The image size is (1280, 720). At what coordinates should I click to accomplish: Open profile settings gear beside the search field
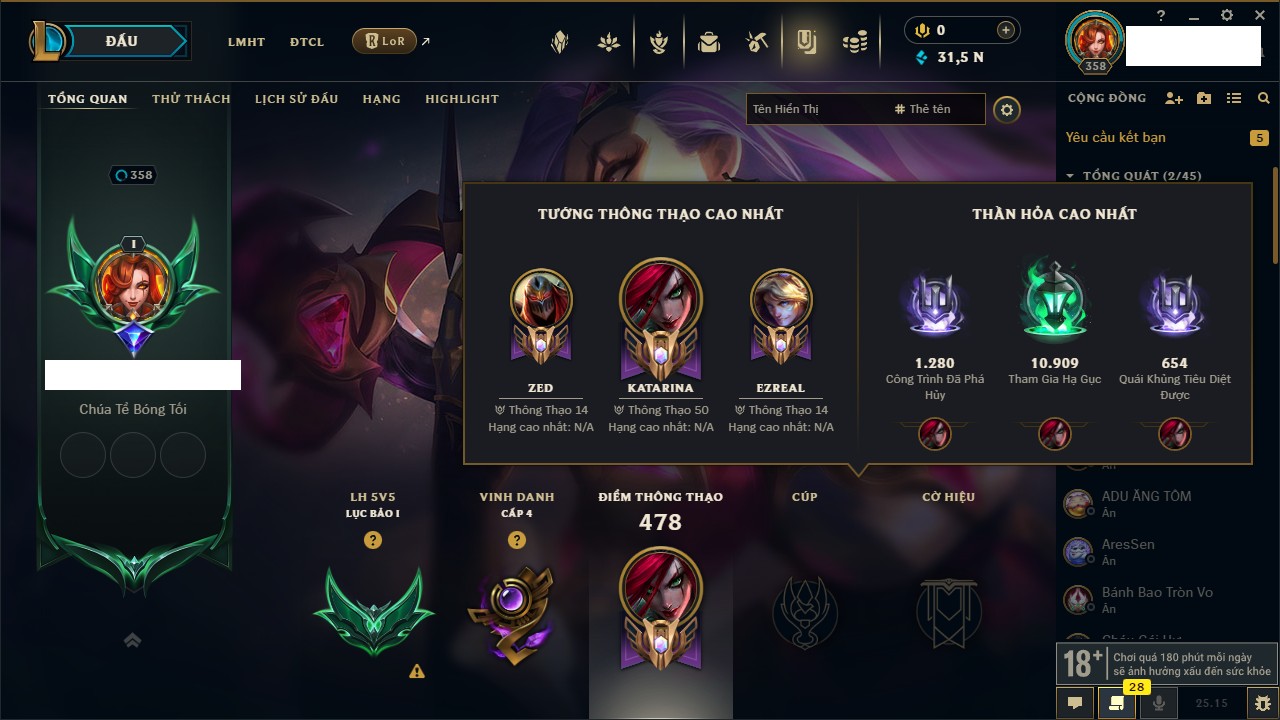pos(1007,110)
